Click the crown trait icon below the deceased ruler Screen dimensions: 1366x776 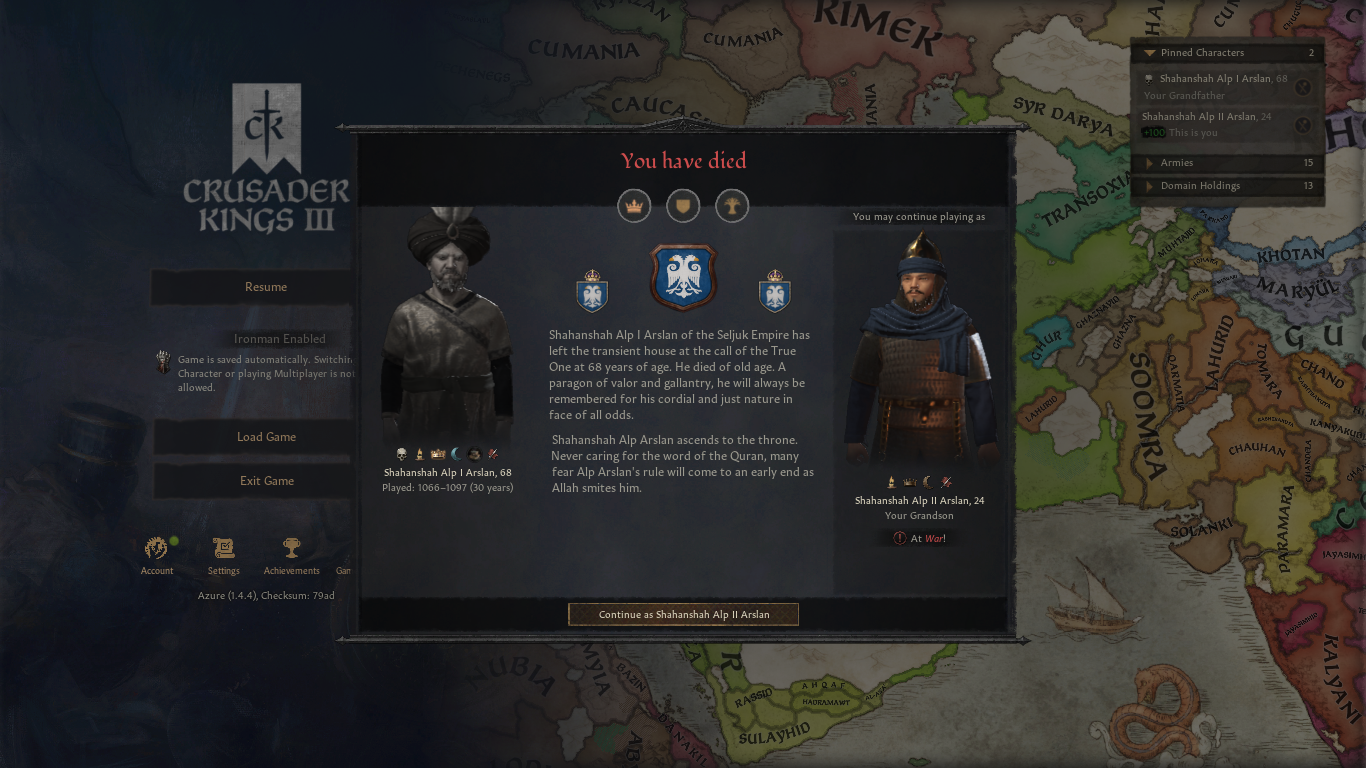tap(438, 453)
